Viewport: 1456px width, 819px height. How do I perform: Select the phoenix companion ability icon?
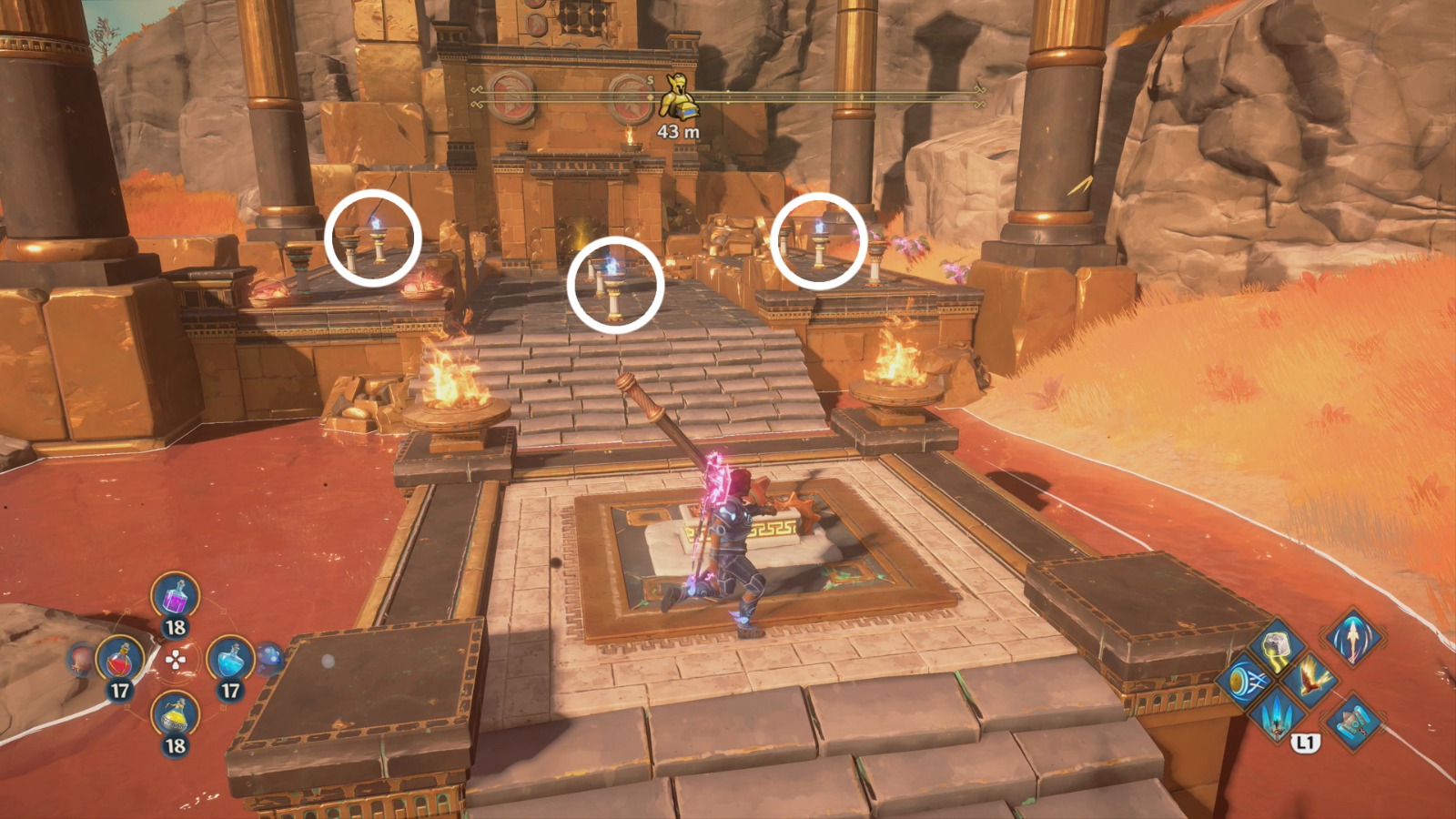coord(1309,680)
